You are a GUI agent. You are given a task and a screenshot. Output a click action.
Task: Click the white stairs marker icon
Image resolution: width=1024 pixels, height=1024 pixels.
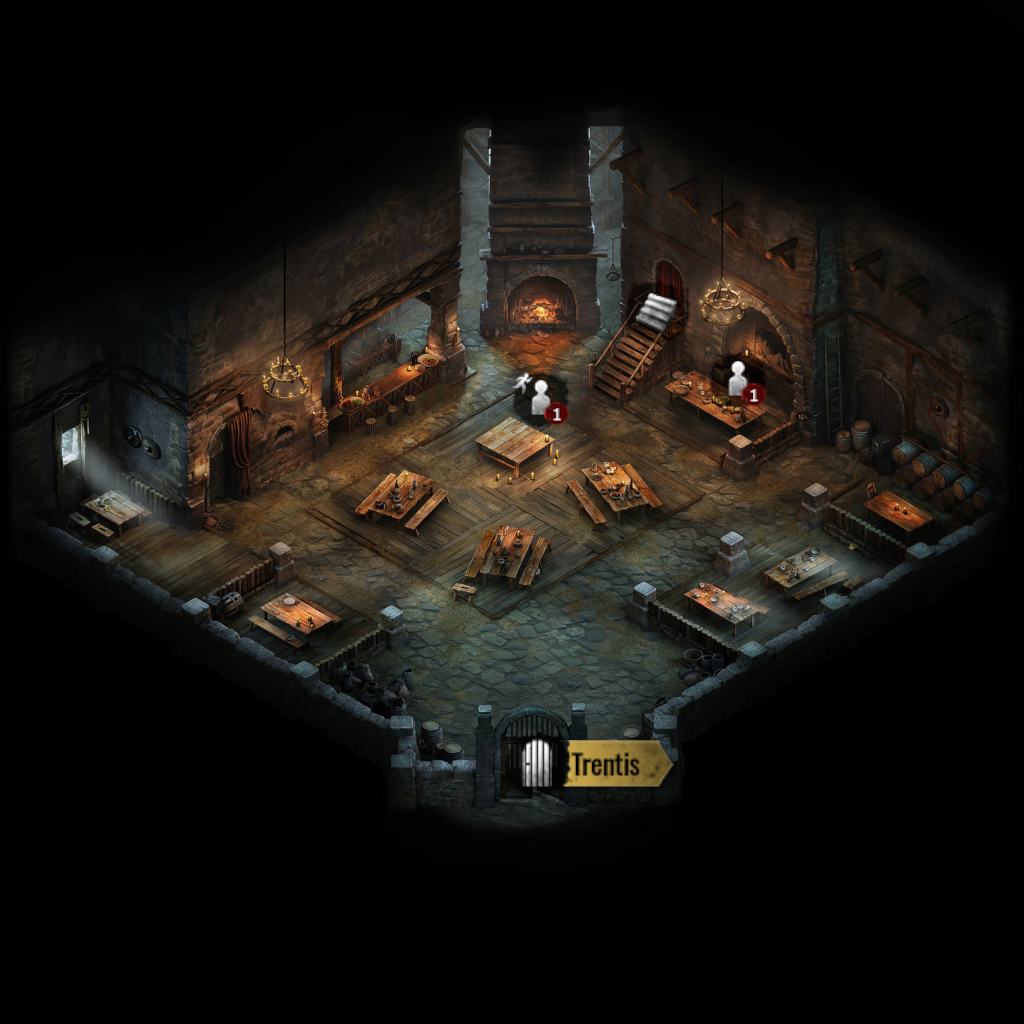(x=659, y=310)
